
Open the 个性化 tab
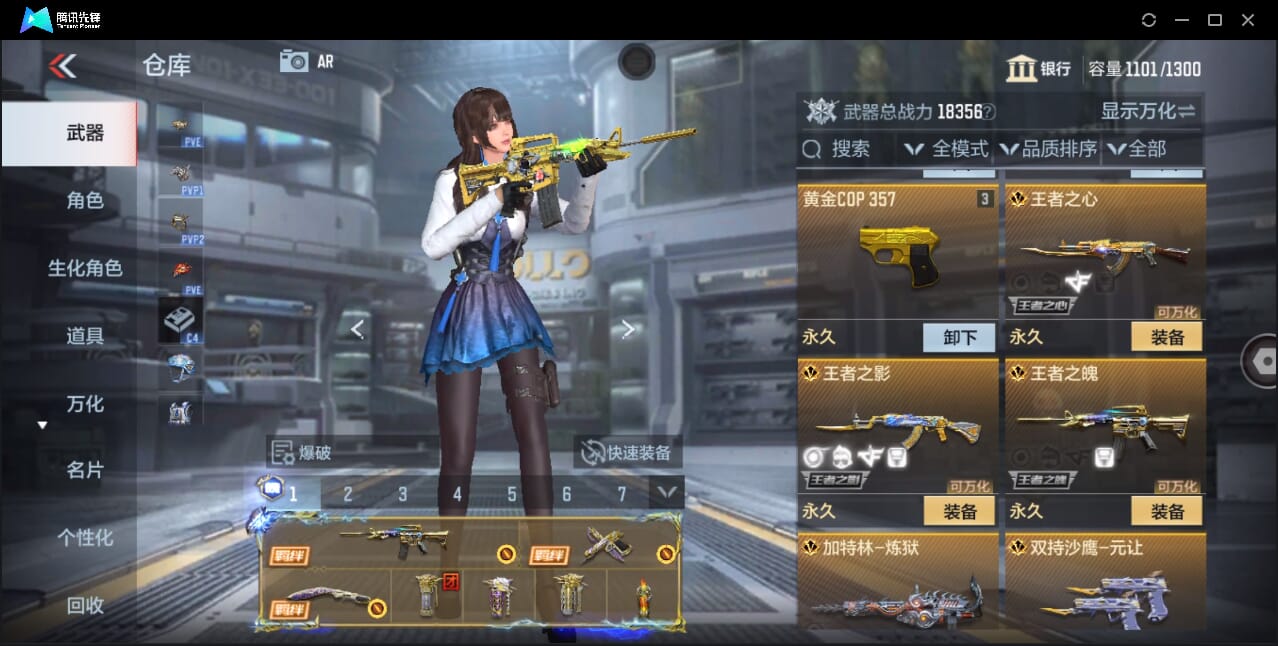(84, 538)
